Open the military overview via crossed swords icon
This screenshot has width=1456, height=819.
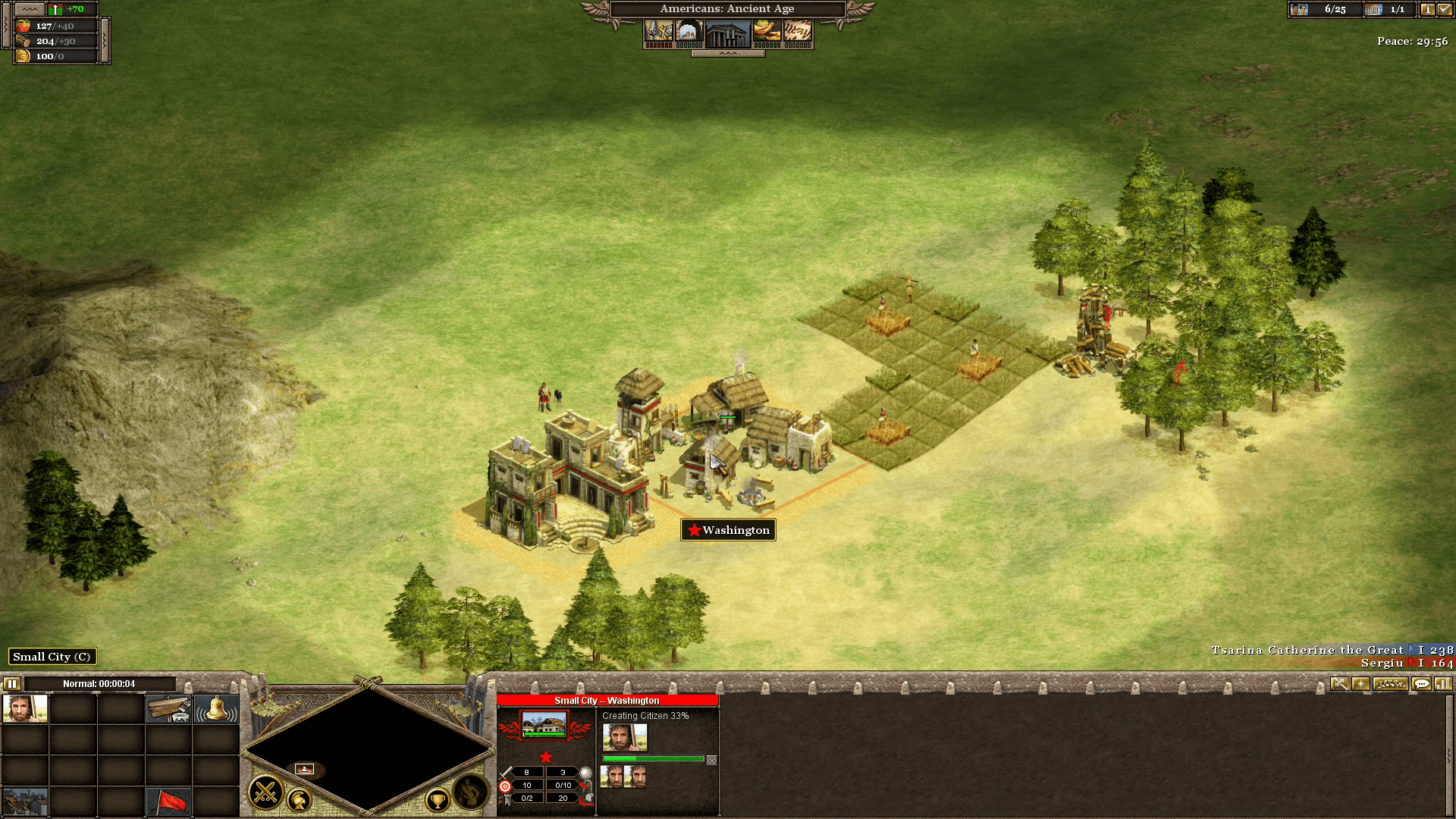click(x=266, y=794)
